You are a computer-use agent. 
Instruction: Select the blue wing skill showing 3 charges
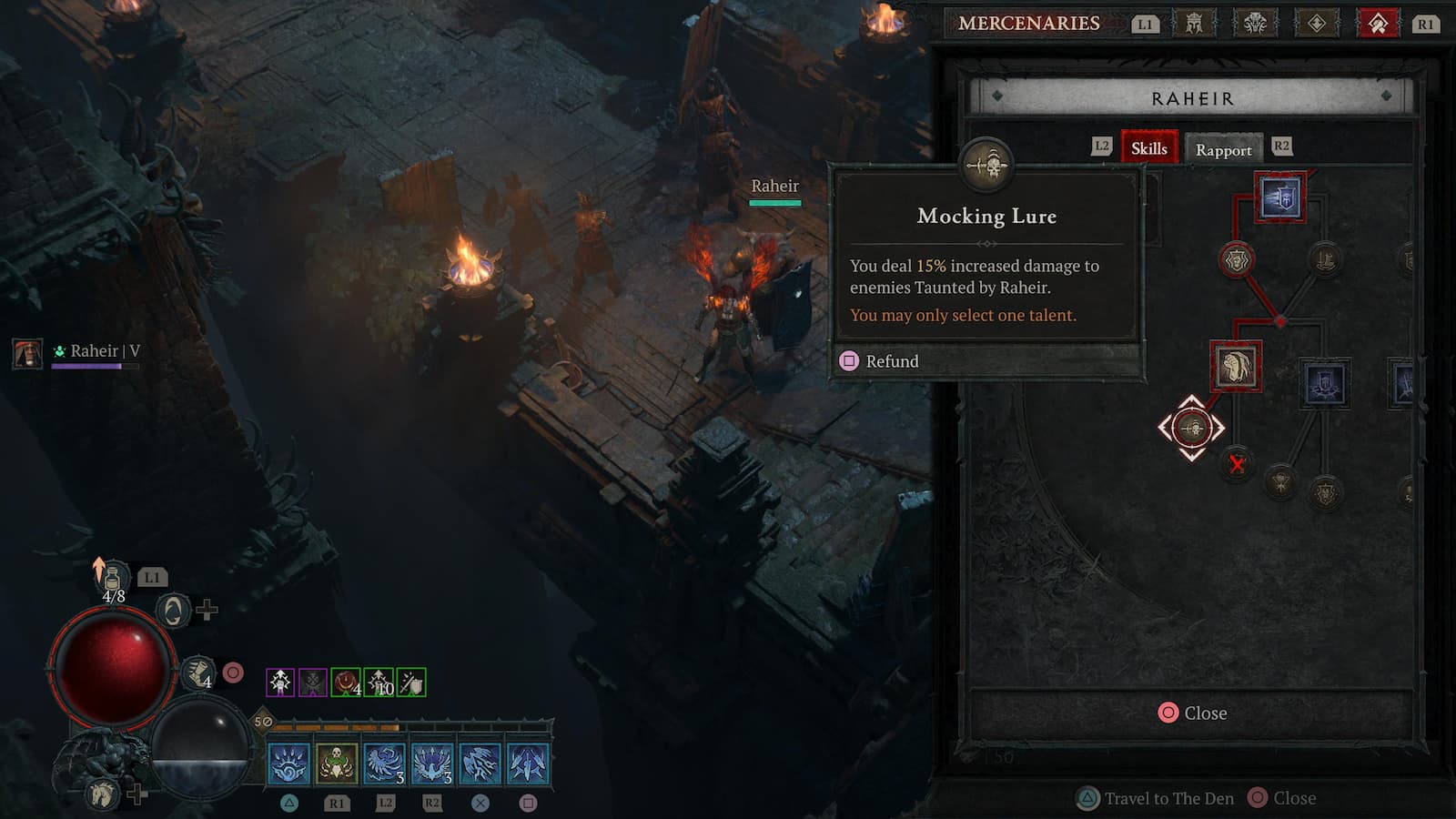pyautogui.click(x=386, y=765)
